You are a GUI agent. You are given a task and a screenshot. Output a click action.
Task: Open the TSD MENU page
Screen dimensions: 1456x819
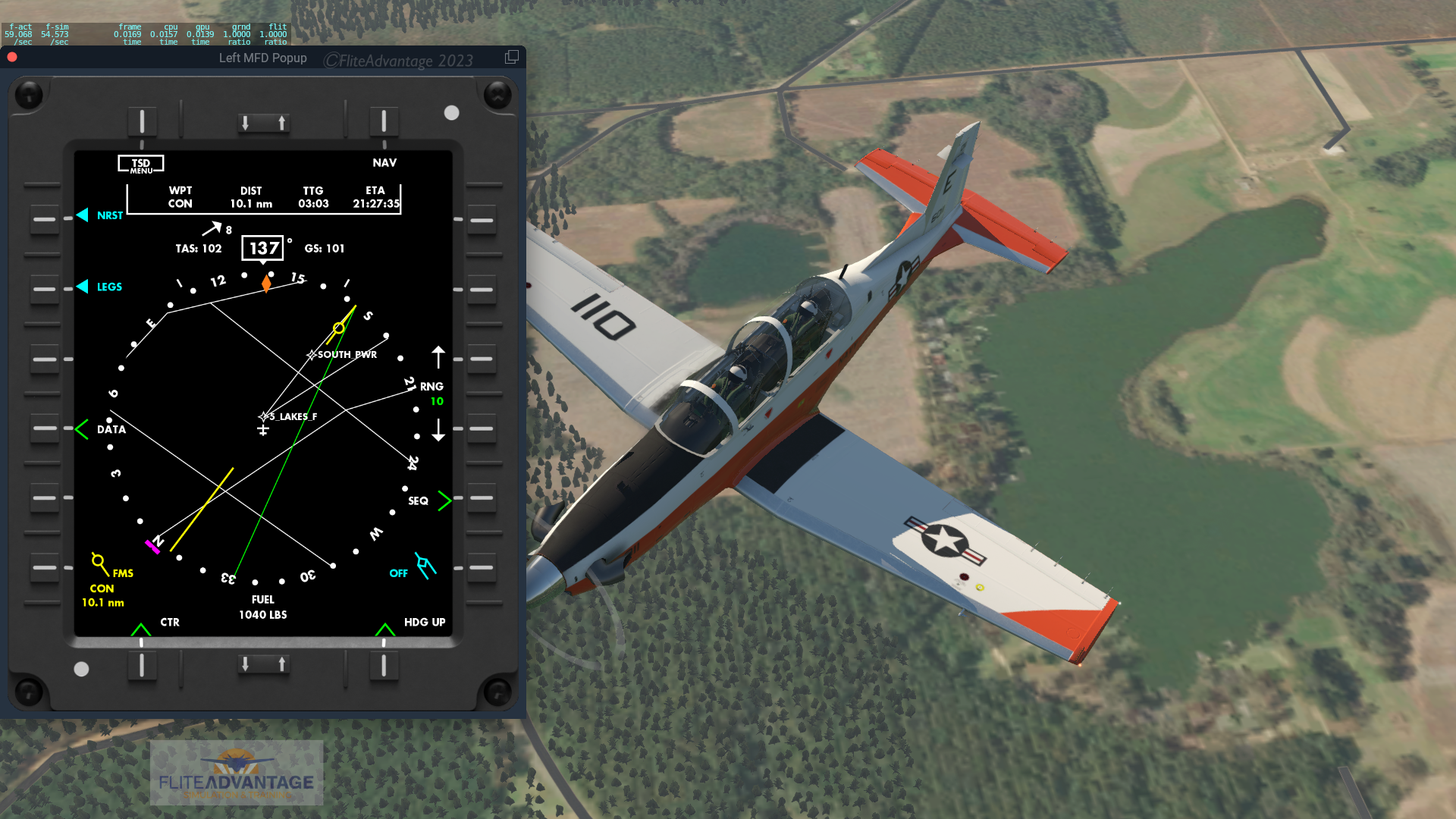142,121
